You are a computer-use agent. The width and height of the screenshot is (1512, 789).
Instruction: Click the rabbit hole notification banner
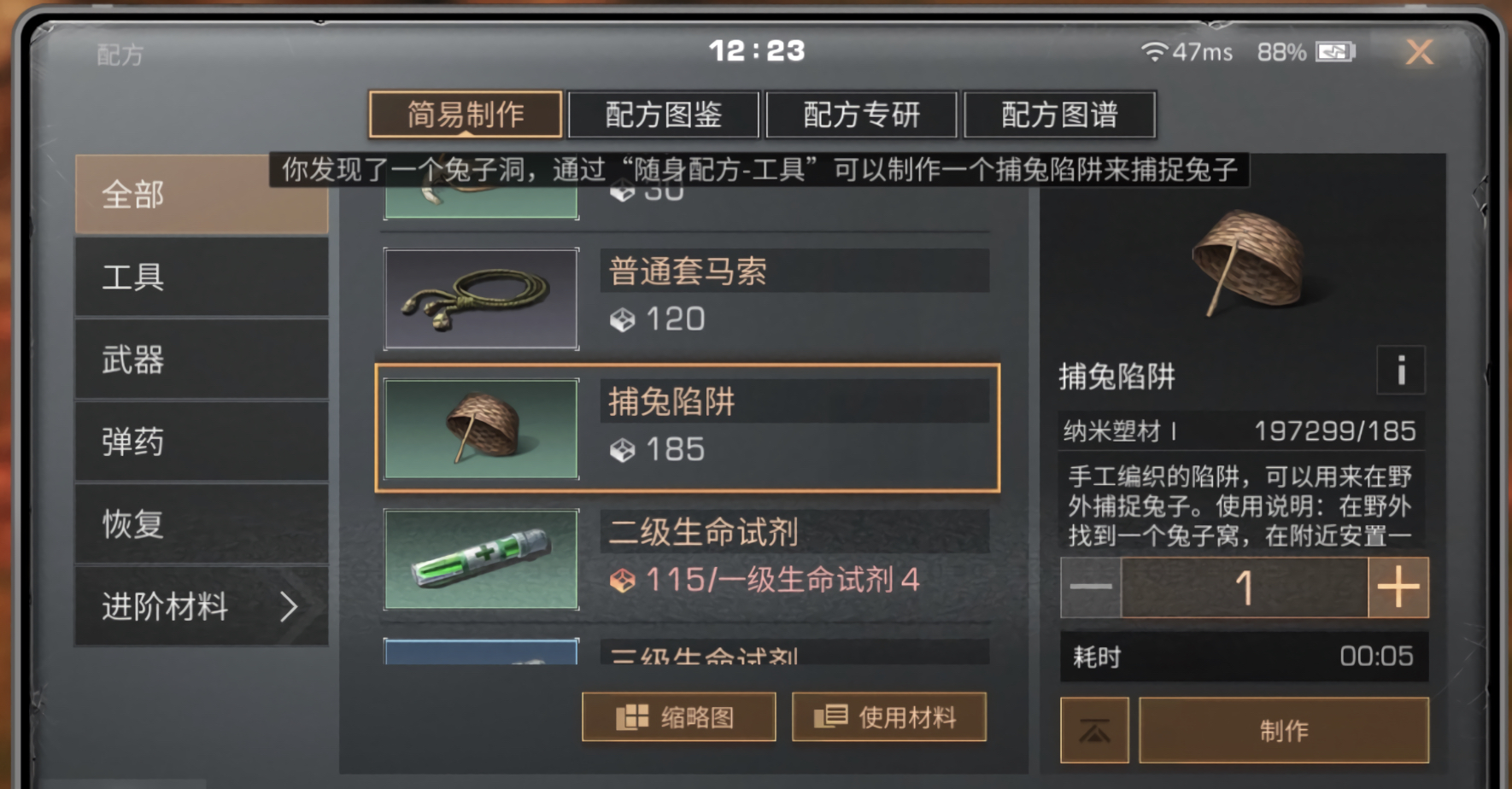760,171
